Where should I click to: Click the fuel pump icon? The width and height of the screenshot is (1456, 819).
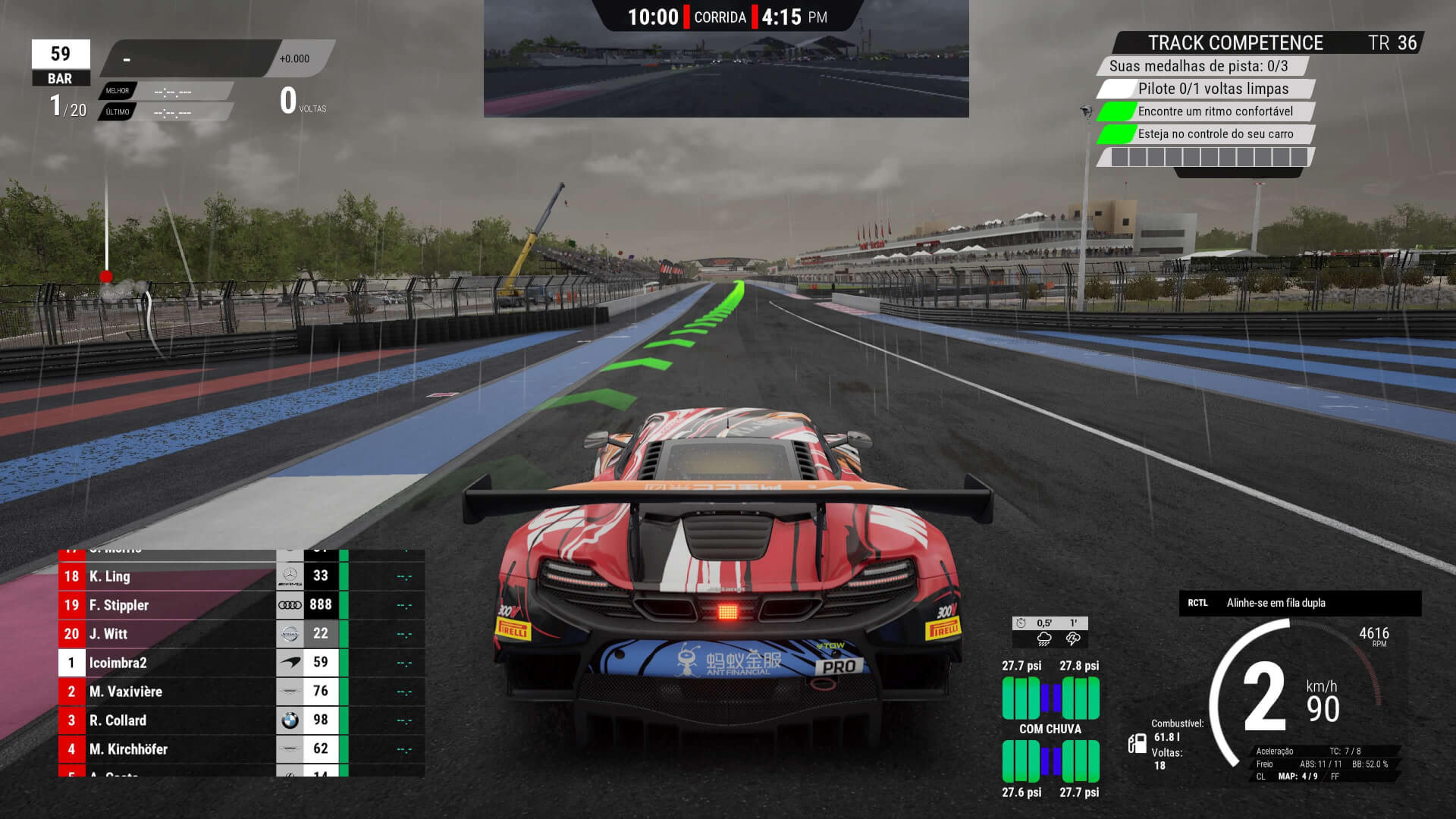coord(1137,743)
